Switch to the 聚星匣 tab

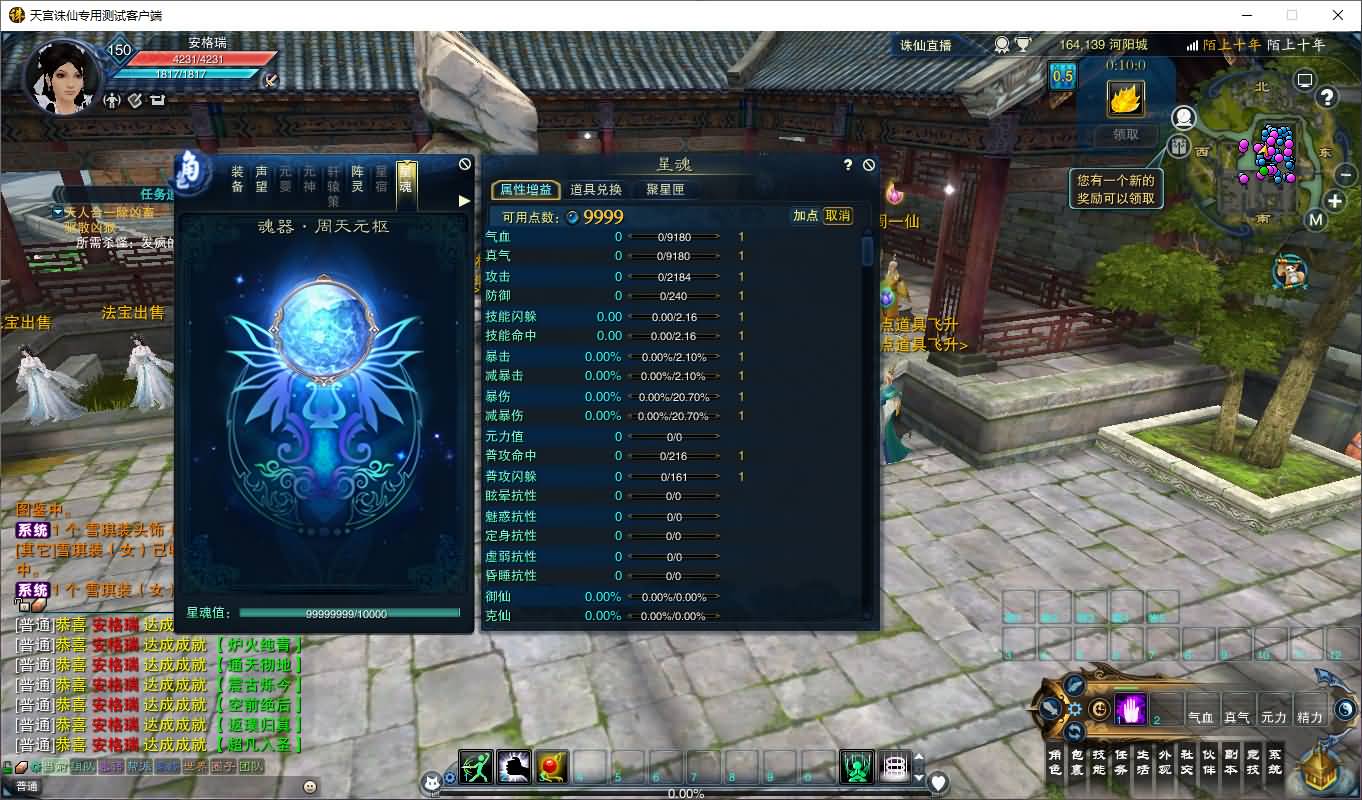pos(666,189)
